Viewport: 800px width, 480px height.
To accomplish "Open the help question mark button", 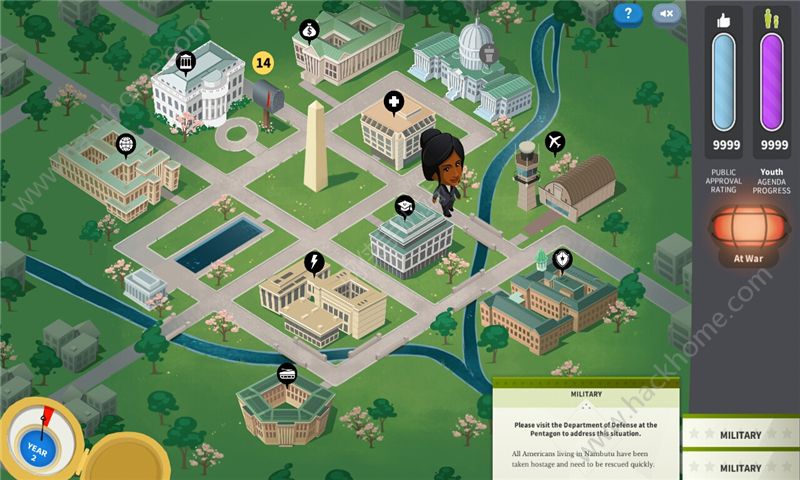I will click(x=627, y=13).
